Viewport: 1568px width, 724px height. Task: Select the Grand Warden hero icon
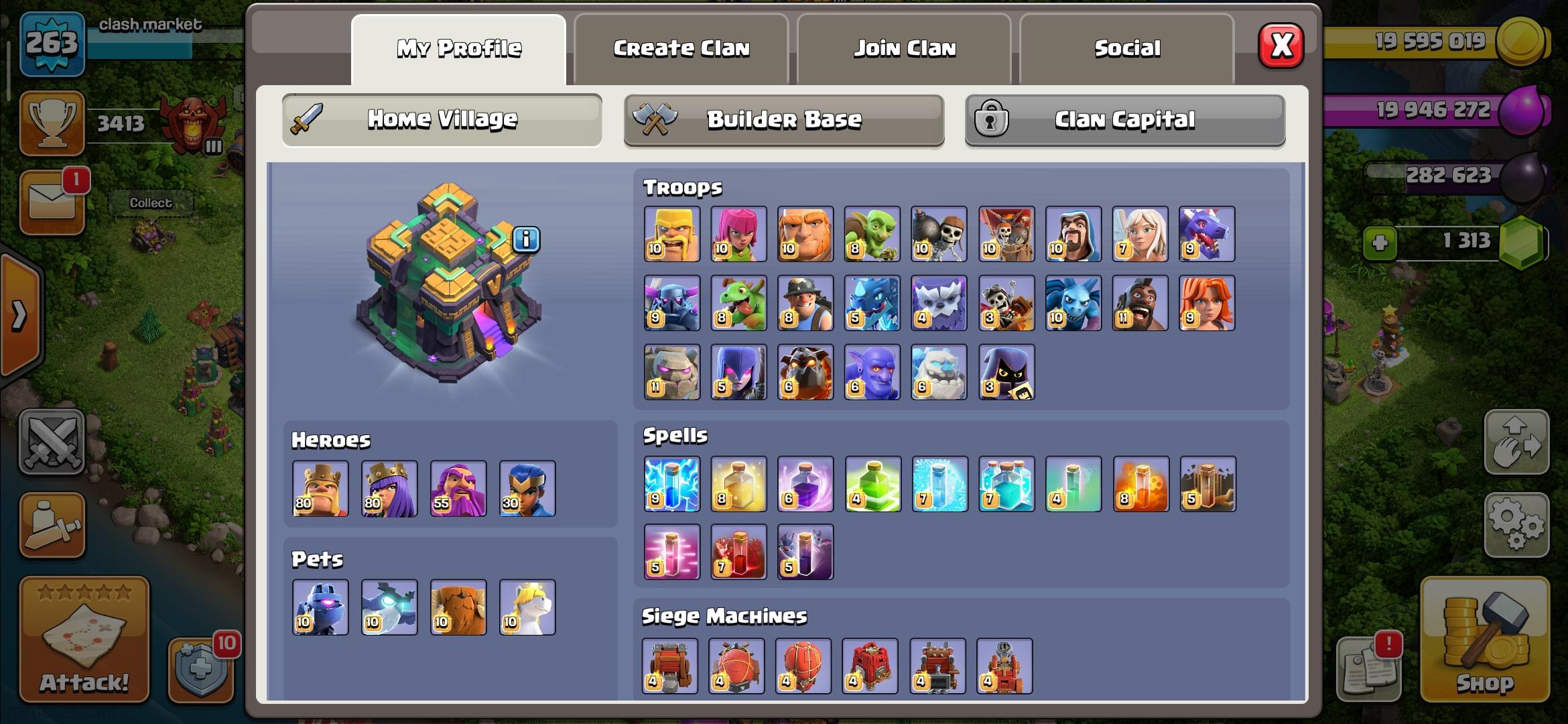(458, 488)
